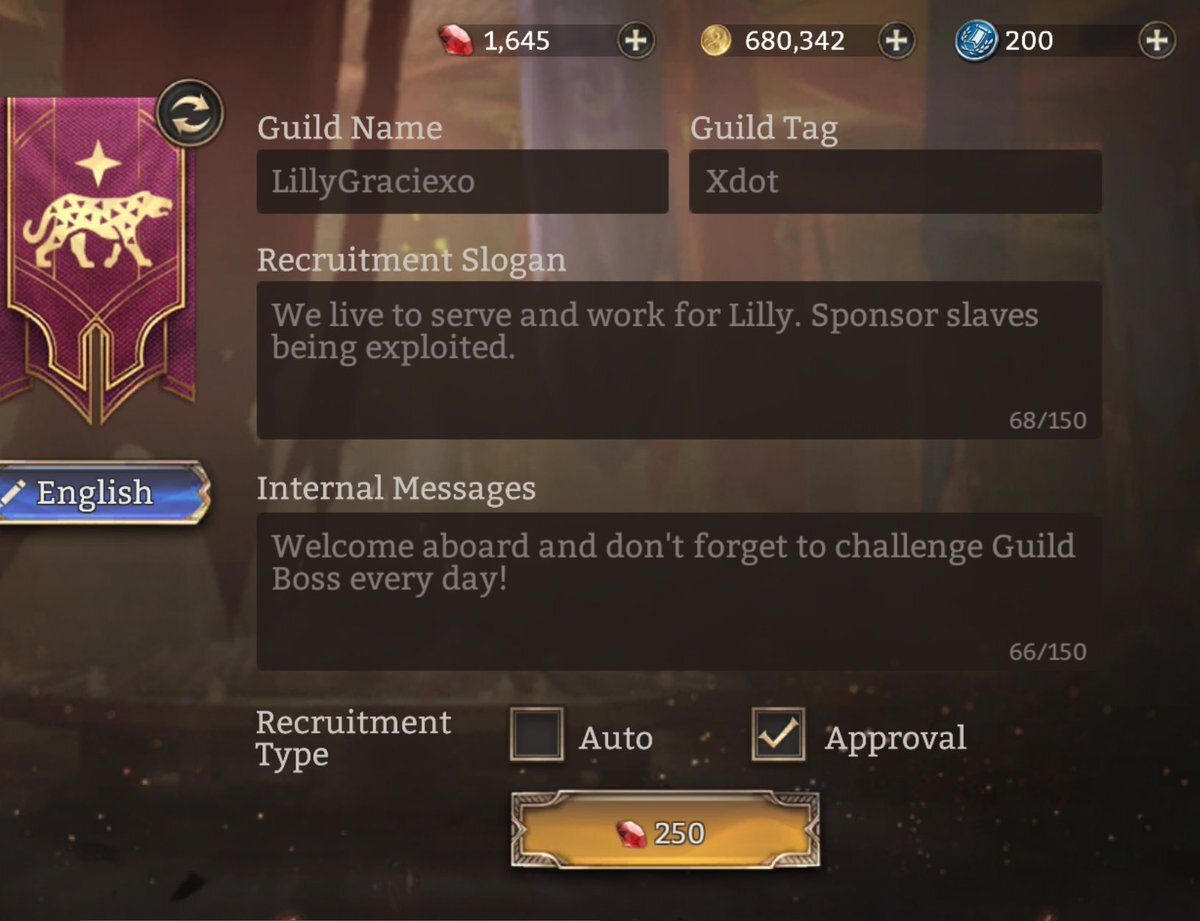
Task: Edit the Guild Tag field
Action: pyautogui.click(x=895, y=182)
